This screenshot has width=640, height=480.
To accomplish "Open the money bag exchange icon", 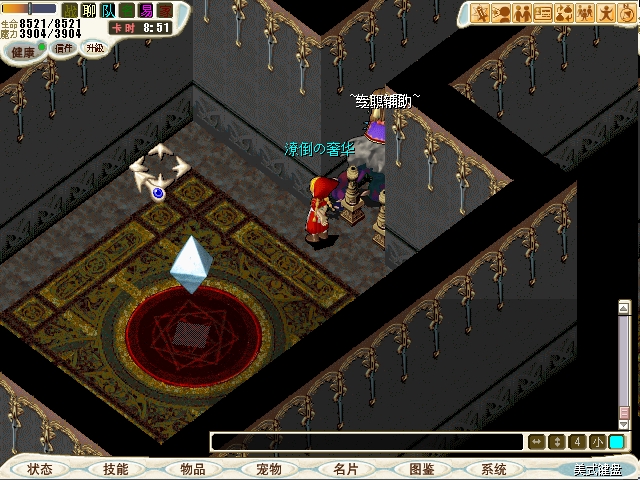I will pos(565,14).
